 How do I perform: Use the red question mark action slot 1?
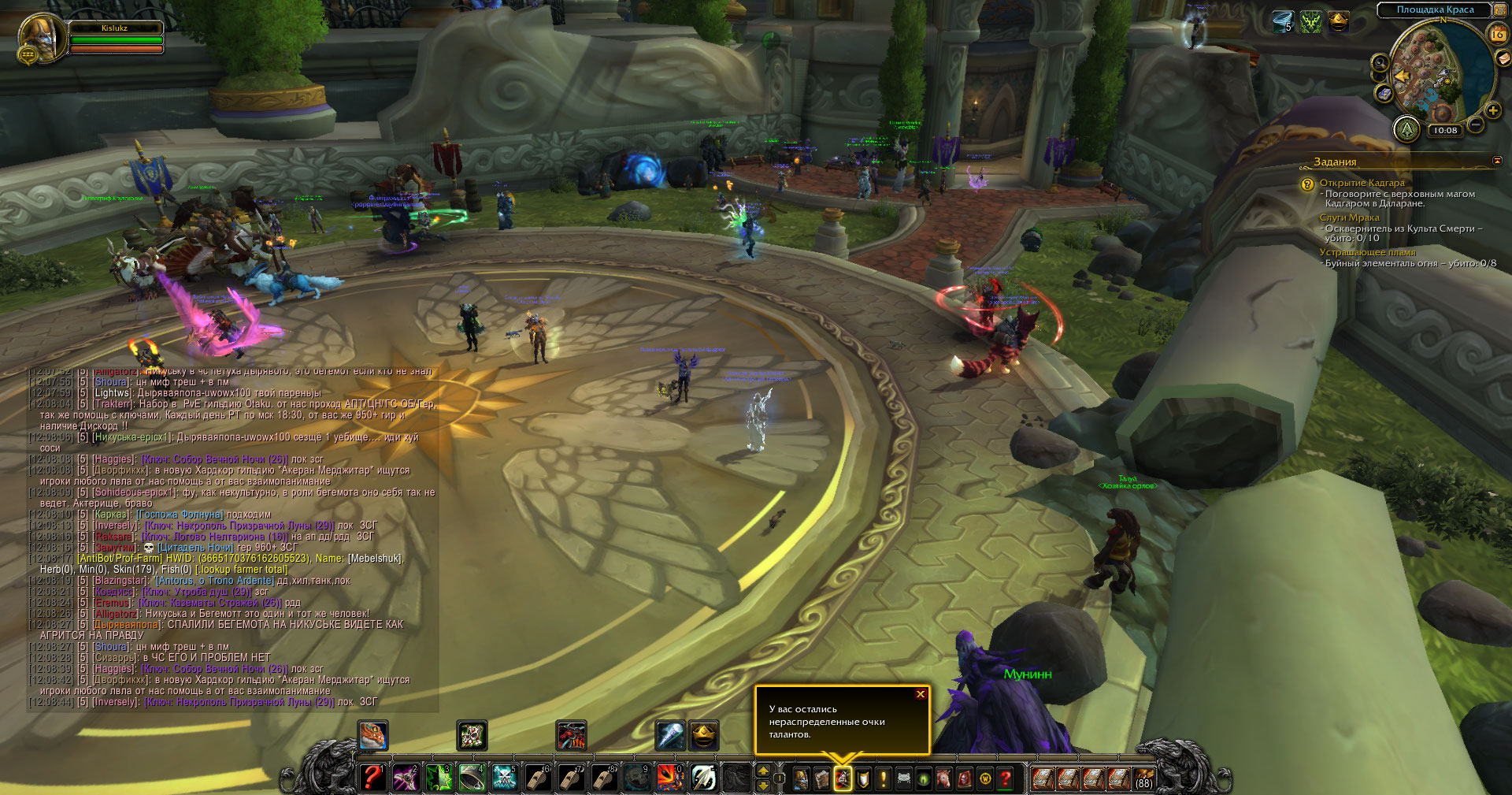[372, 778]
